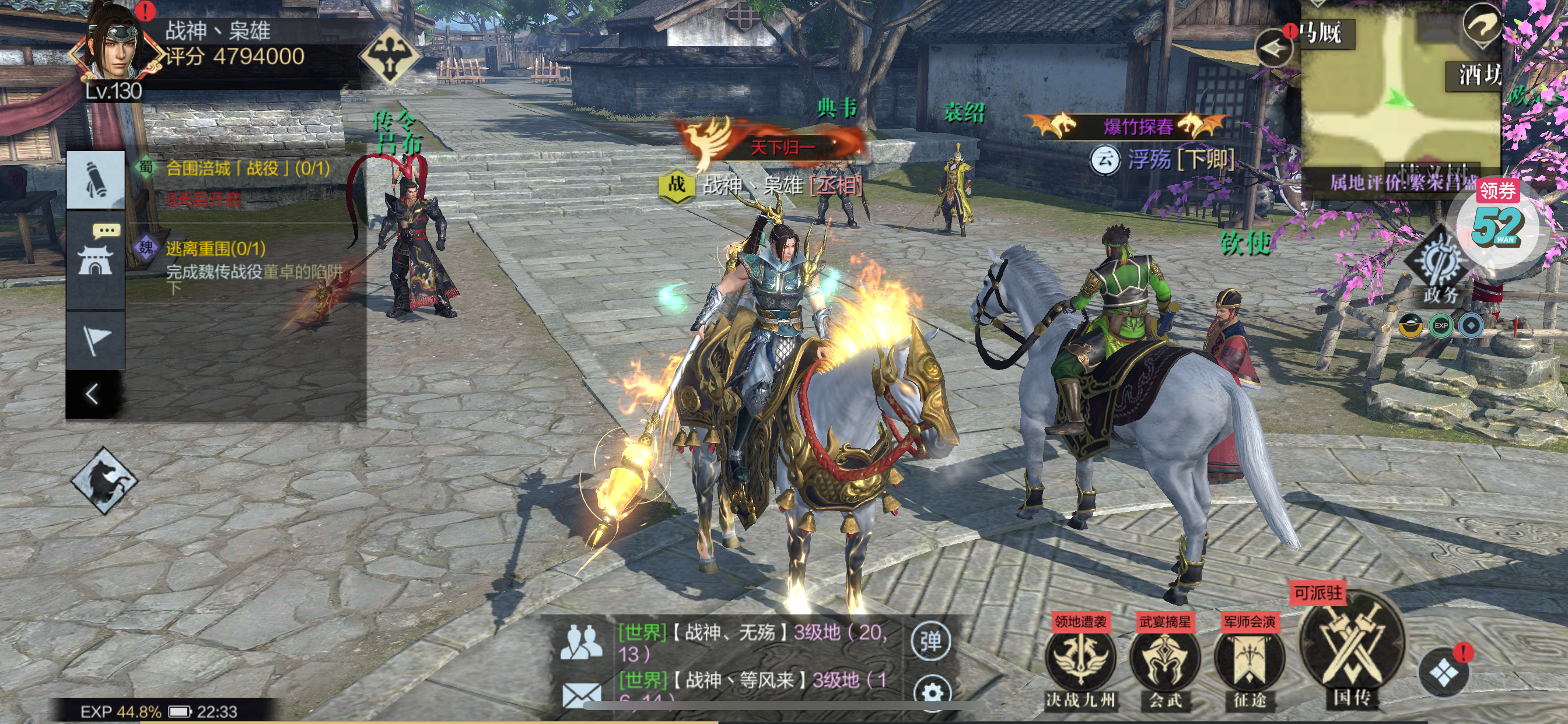This screenshot has width=1568, height=724.
Task: Expand the four-diamond main menu button
Action: point(1443,673)
